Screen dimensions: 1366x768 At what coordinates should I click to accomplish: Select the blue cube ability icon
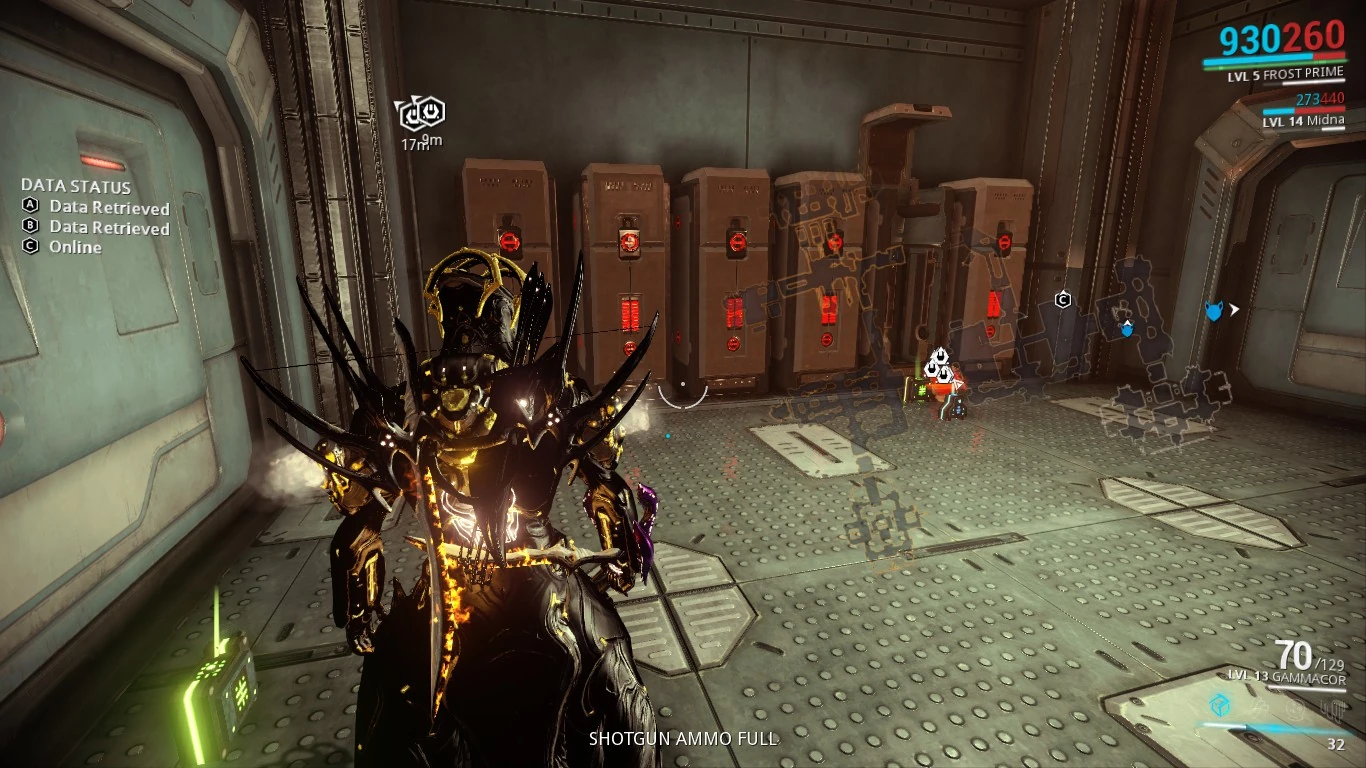coord(1219,705)
